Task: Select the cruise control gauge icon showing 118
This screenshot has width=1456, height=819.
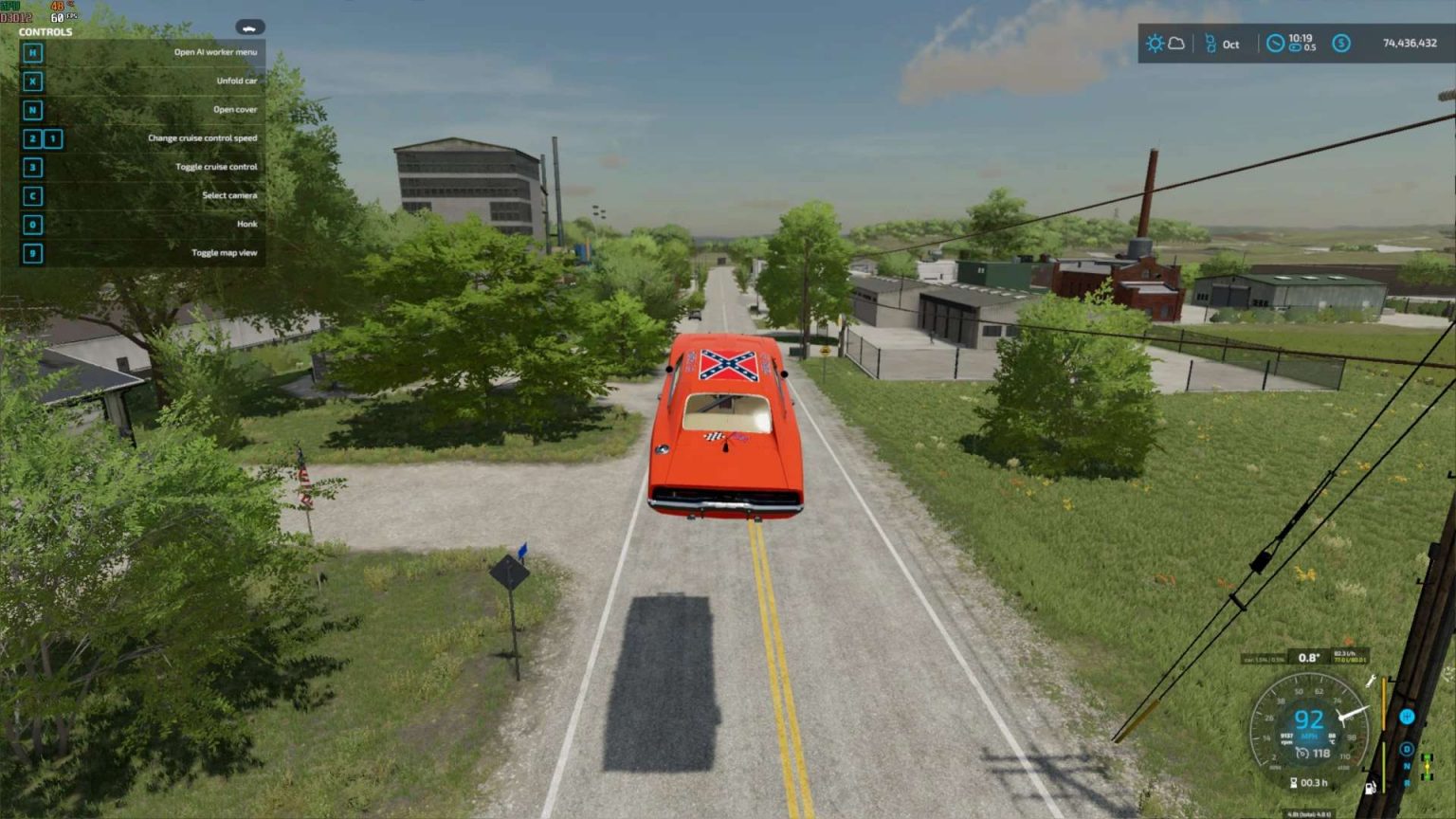Action: click(x=1303, y=753)
